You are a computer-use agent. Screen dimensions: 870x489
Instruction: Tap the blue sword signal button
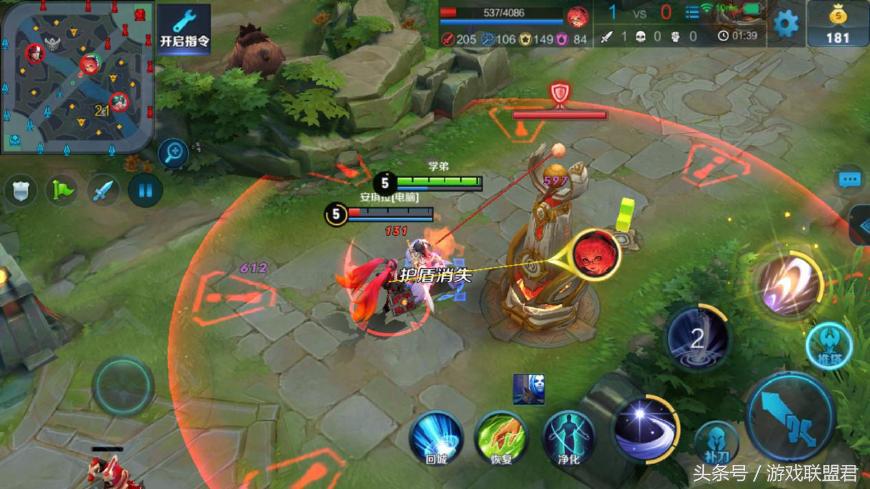103,190
